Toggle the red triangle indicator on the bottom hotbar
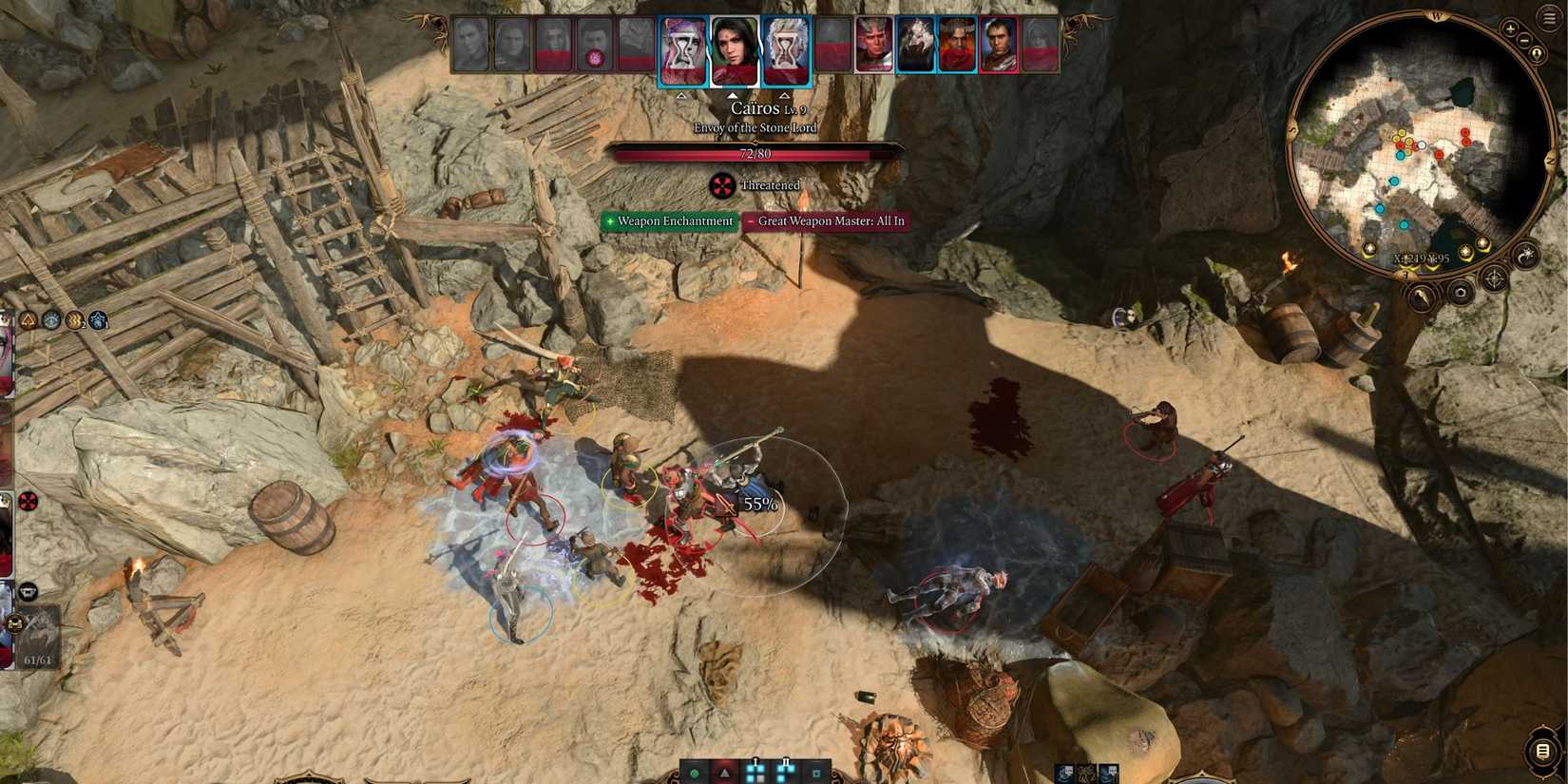The image size is (1568, 784). [x=724, y=774]
